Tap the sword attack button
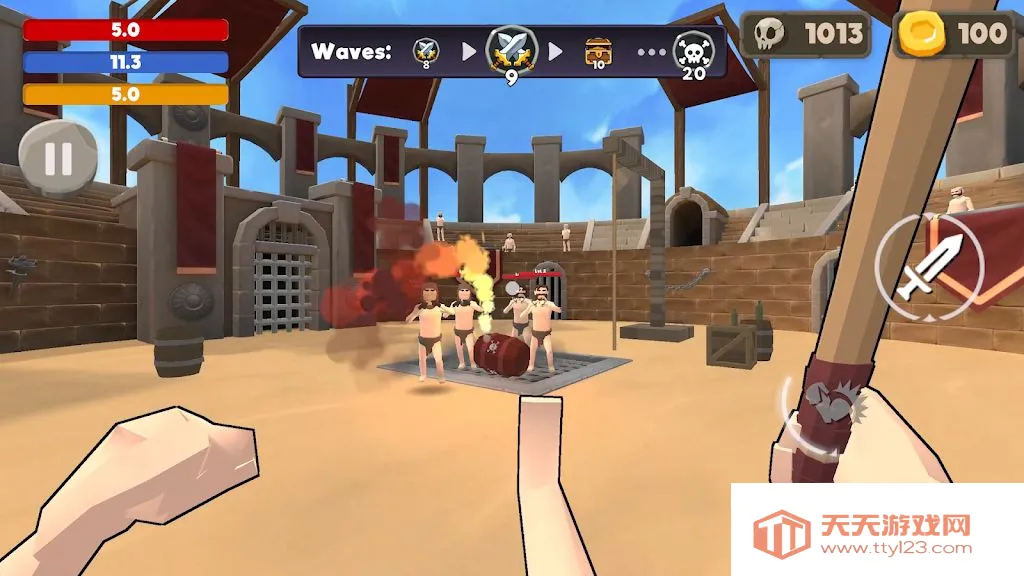Image resolution: width=1024 pixels, height=576 pixels. [x=928, y=266]
